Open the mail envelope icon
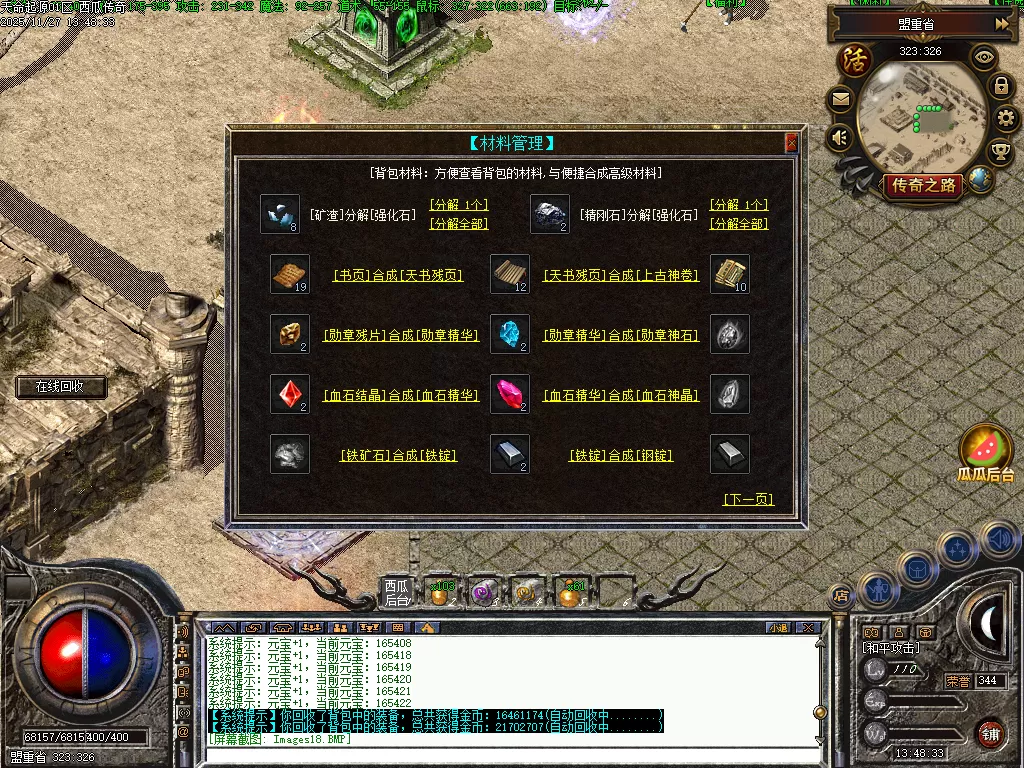Viewport: 1024px width, 768px height. [840, 100]
